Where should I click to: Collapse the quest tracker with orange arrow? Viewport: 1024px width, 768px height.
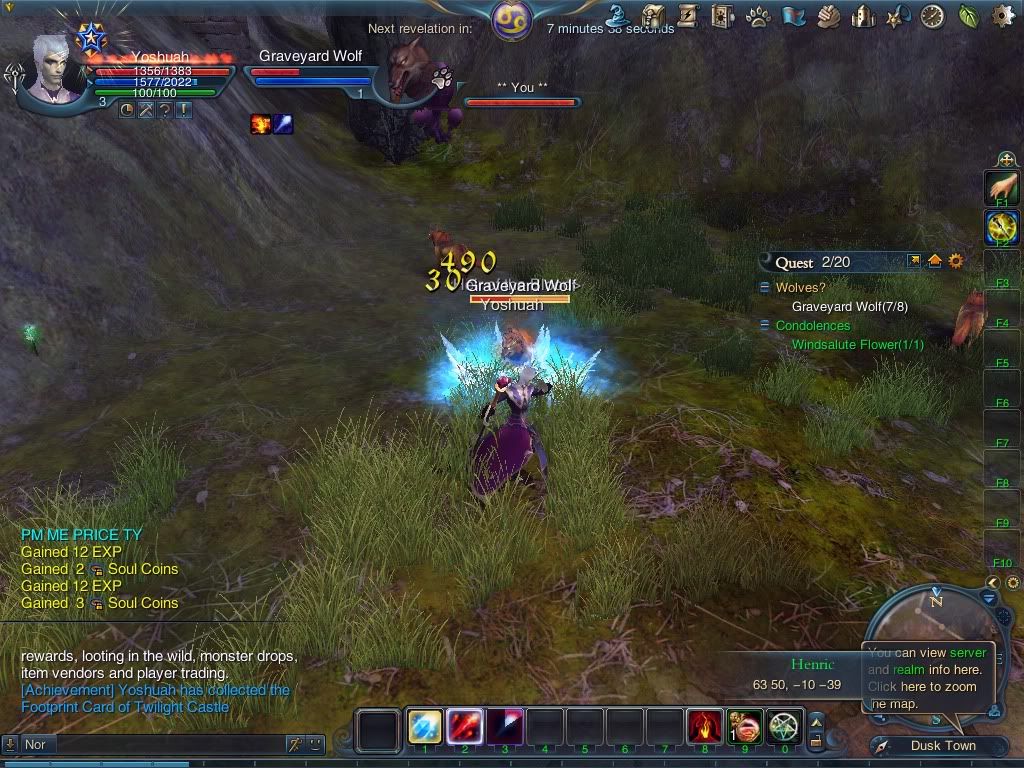point(935,261)
